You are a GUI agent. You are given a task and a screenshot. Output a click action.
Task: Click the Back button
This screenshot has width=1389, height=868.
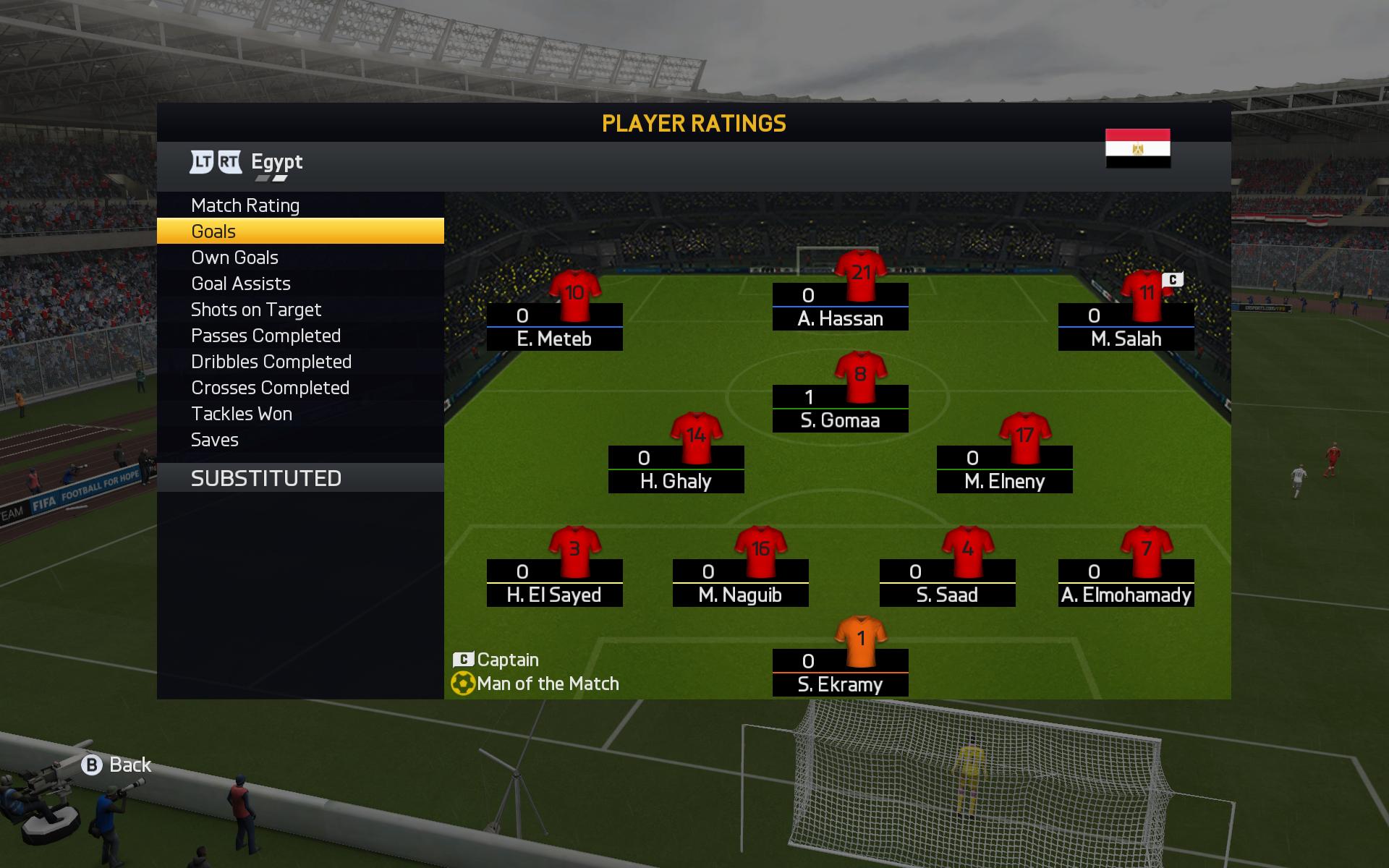coord(116,765)
